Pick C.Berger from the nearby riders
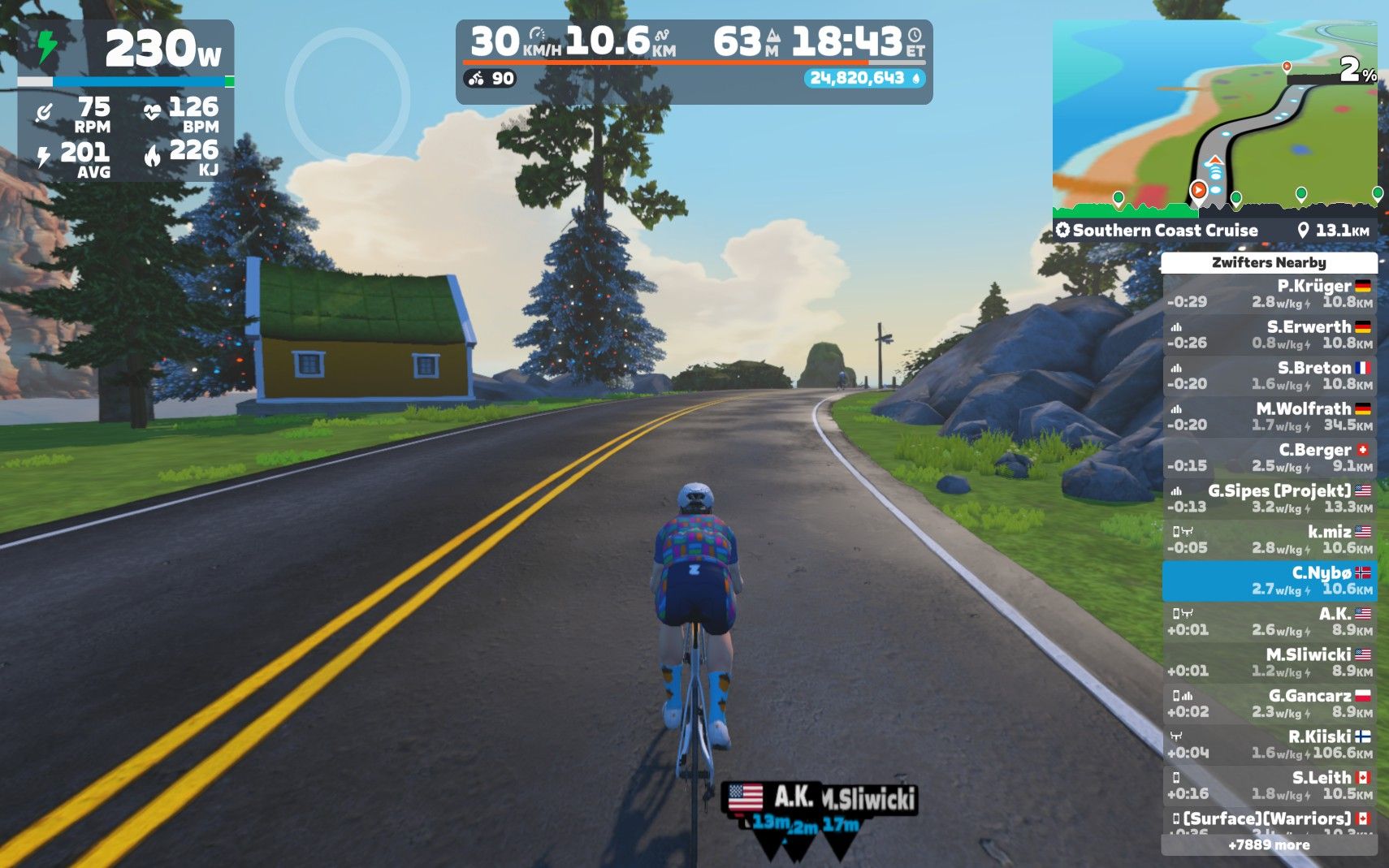Image resolution: width=1389 pixels, height=868 pixels. point(1269,457)
